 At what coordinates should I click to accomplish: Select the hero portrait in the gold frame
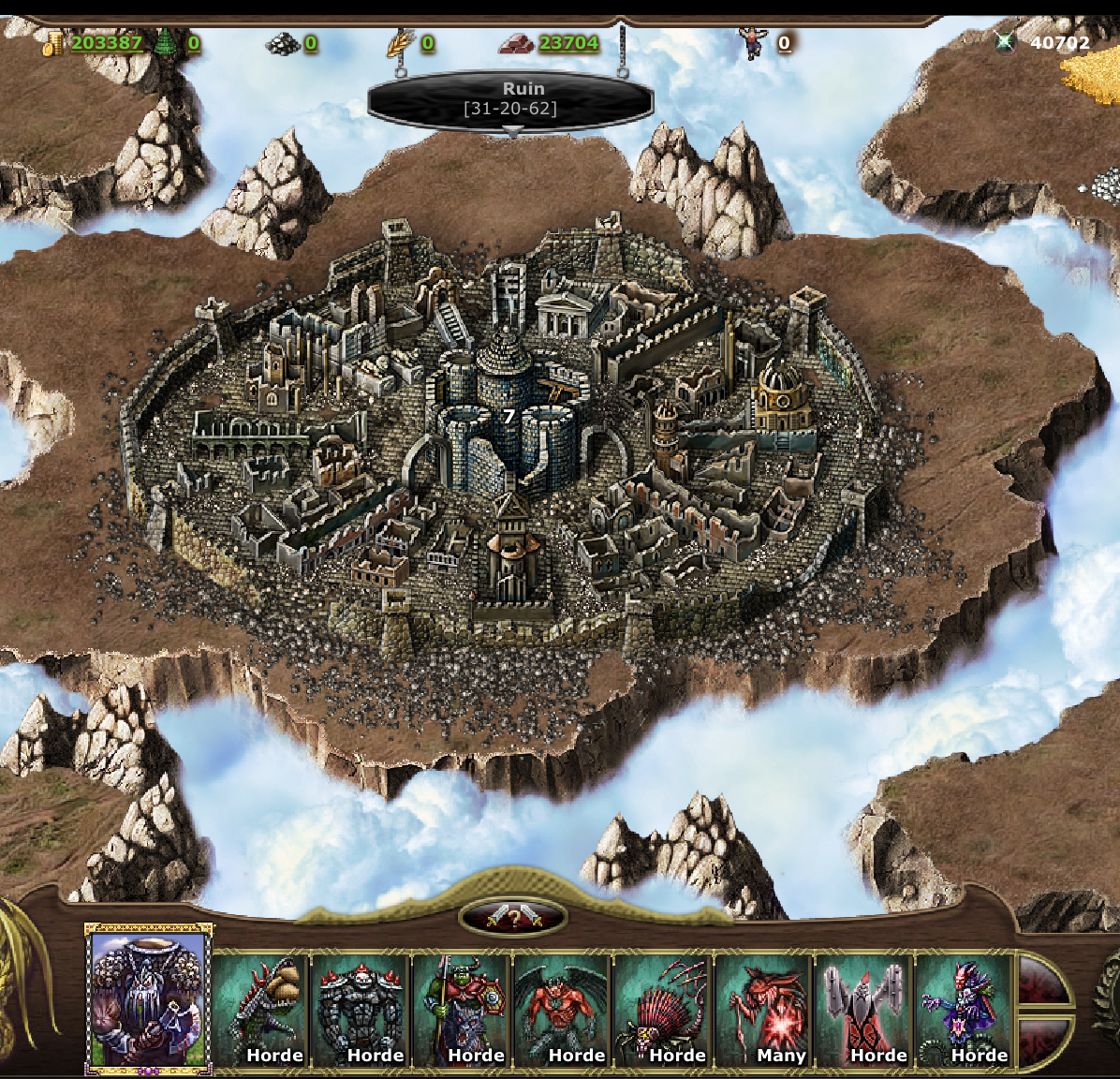coord(149,998)
